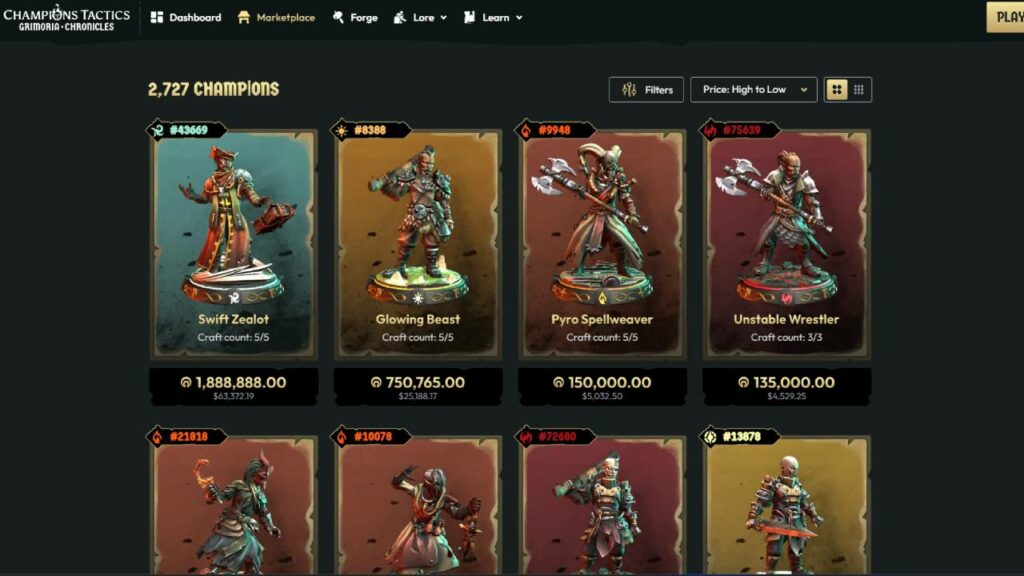View the Unstable Wrestler champion card

pos(786,245)
